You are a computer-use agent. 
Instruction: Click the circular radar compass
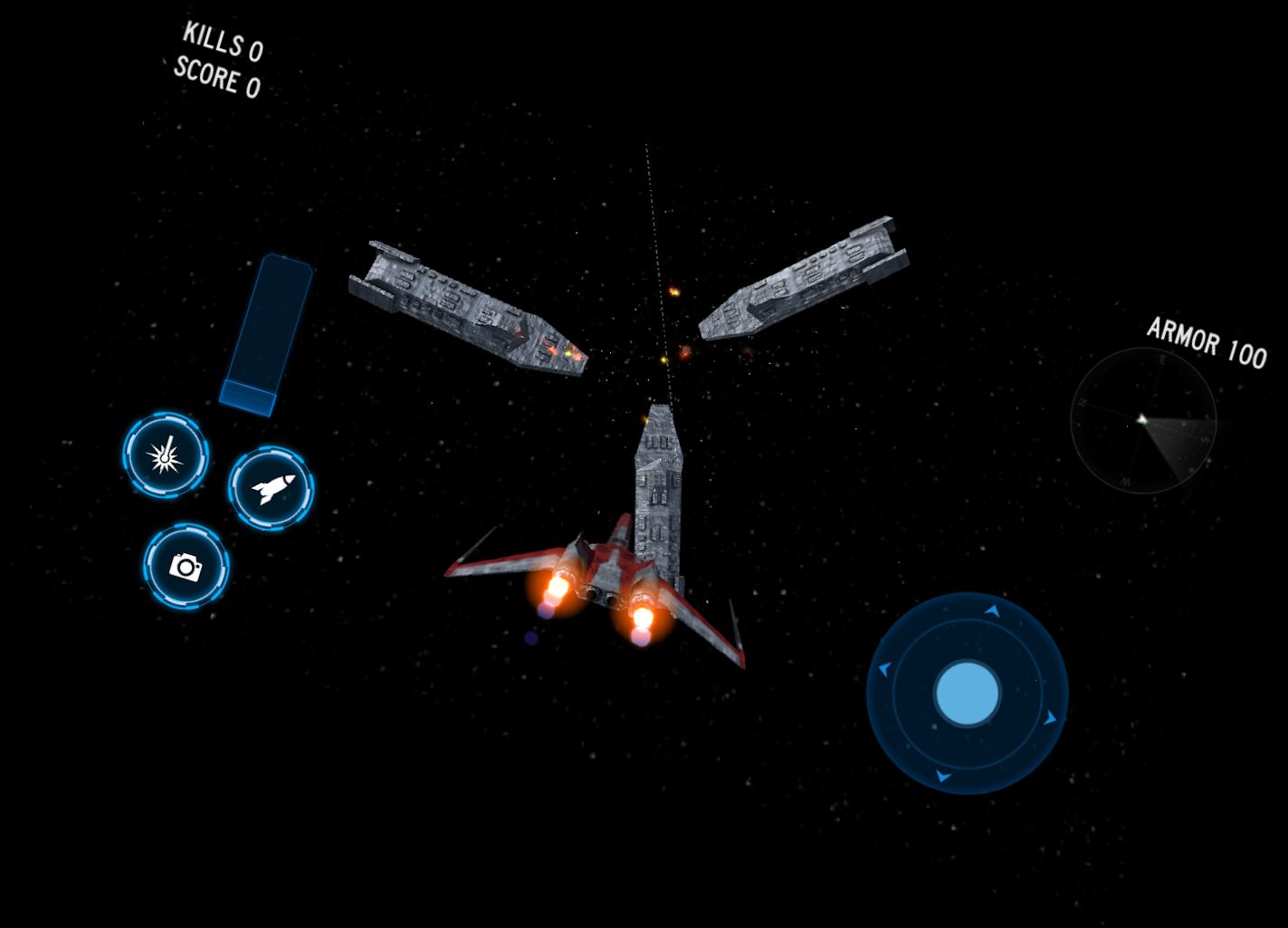1142,420
